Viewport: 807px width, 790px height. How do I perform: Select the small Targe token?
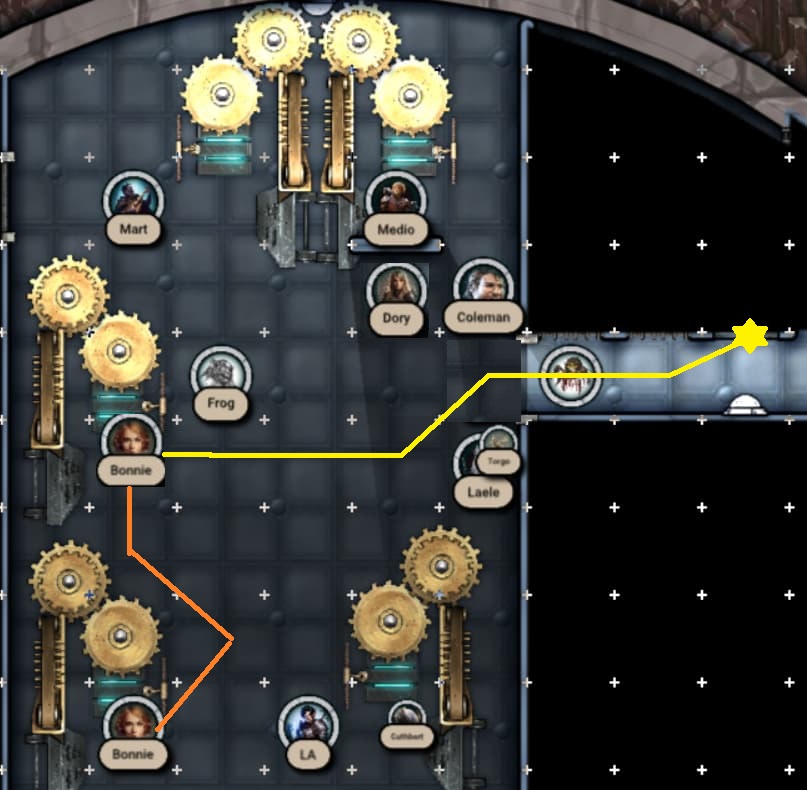[x=497, y=443]
